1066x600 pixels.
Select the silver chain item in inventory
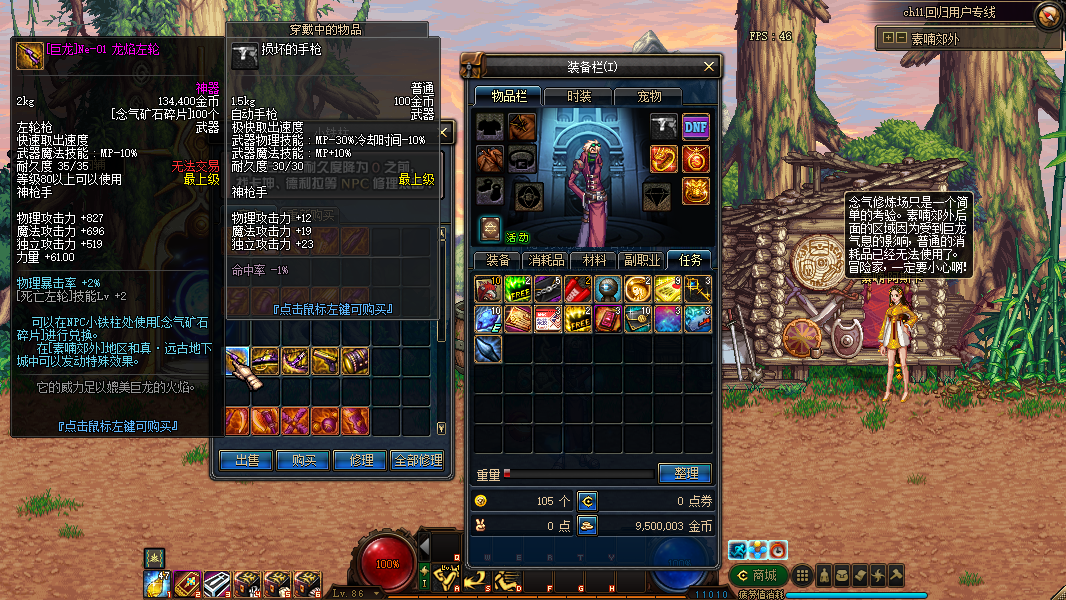coord(547,290)
